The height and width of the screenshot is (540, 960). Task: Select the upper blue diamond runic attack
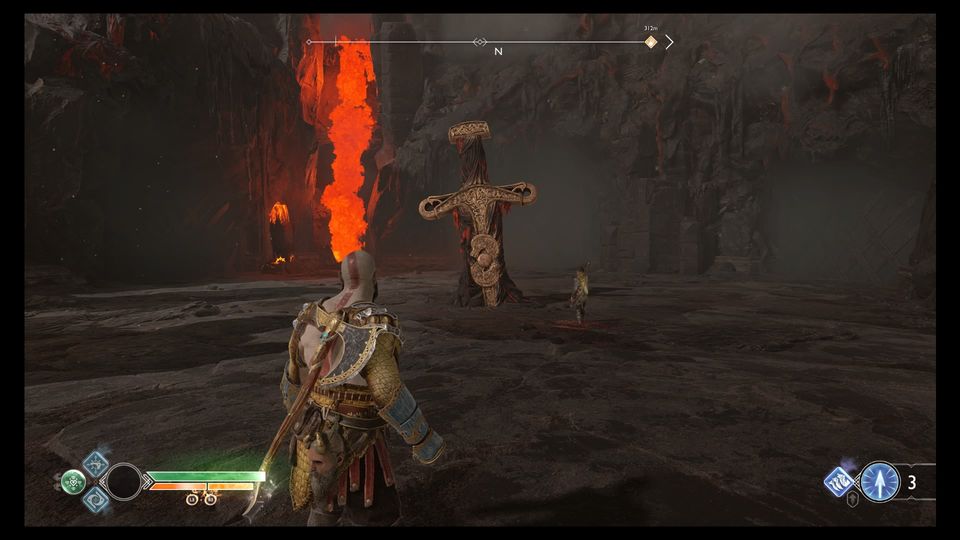96,463
